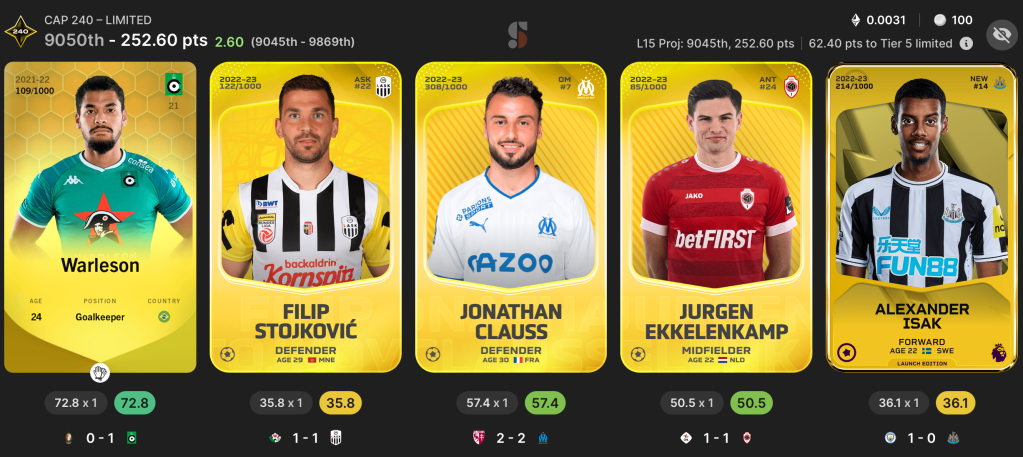Show Ekkelenkamp's green 50.5 score pill
Viewport: 1023px width, 457px height.
[x=750, y=403]
